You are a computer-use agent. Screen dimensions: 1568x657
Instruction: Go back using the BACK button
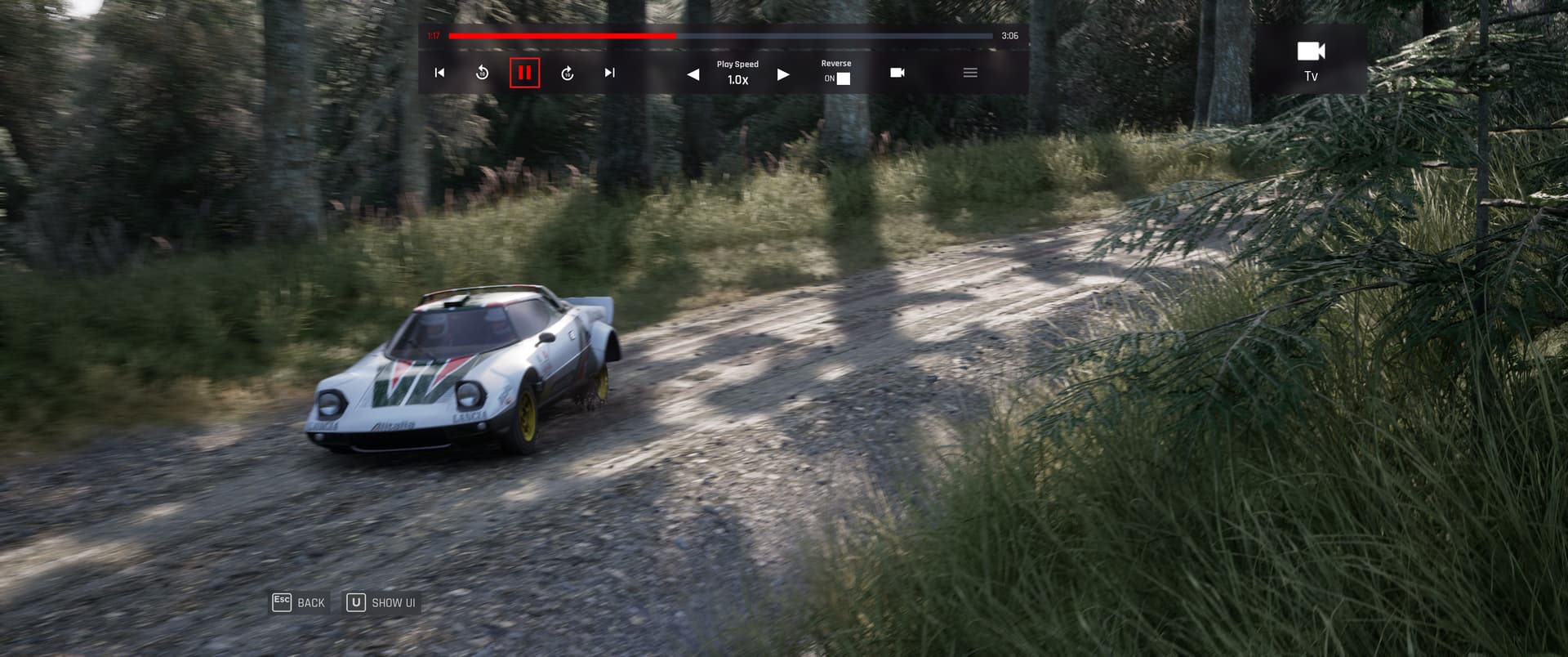pyautogui.click(x=300, y=603)
